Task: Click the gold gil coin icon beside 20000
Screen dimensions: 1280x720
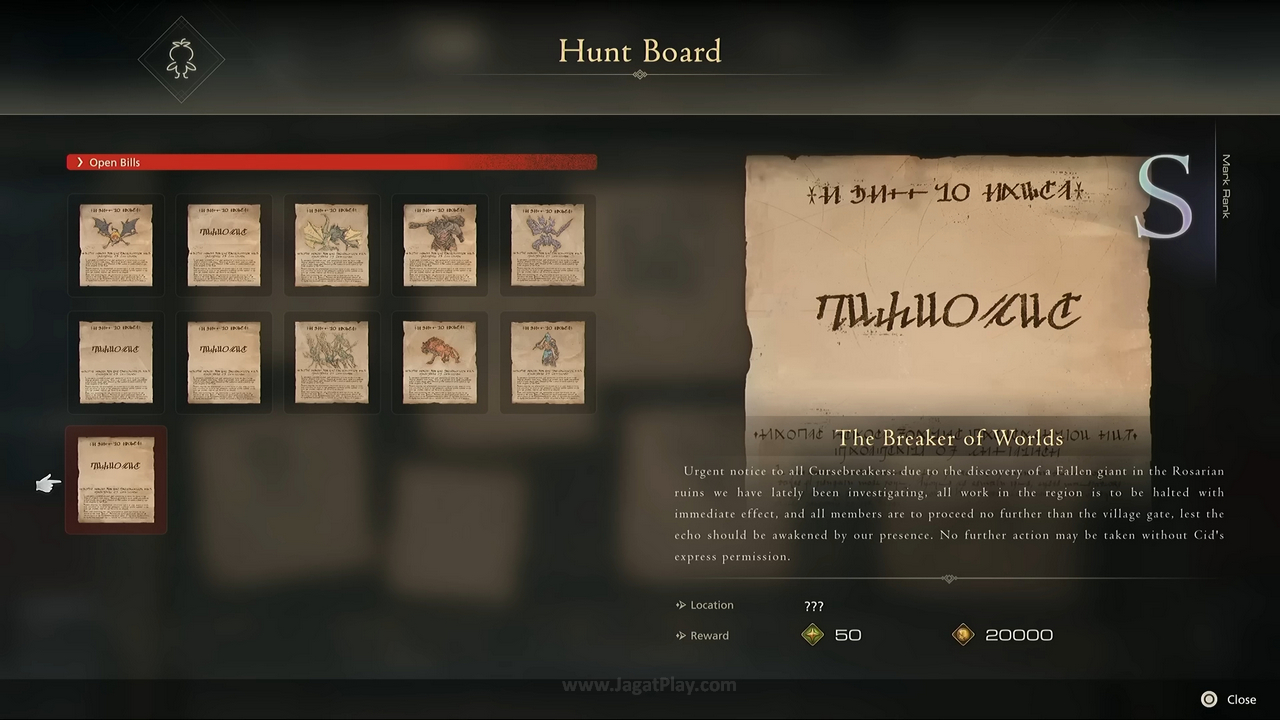Action: [963, 634]
